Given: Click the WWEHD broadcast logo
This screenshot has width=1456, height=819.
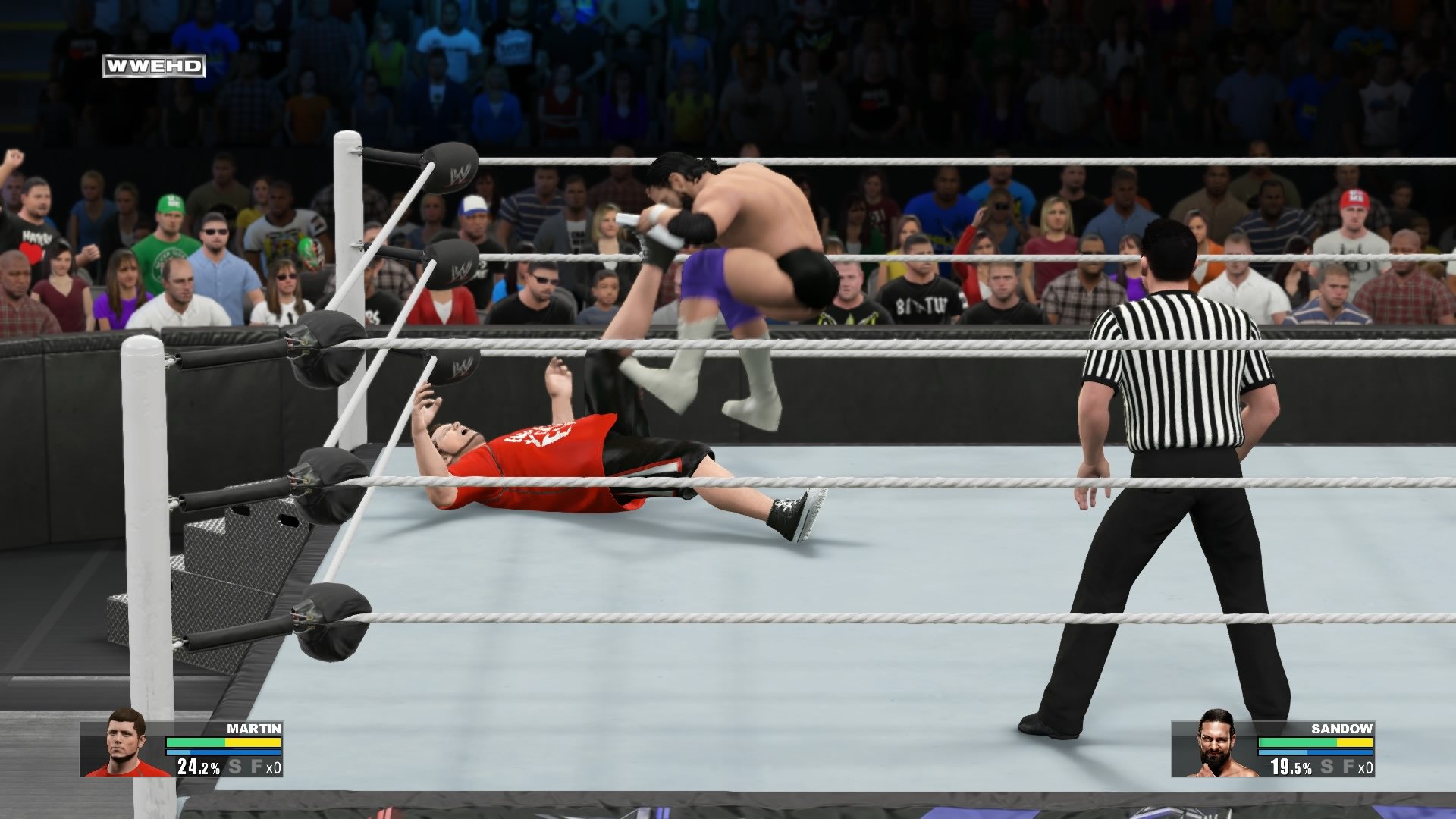Looking at the screenshot, I should pos(152,67).
